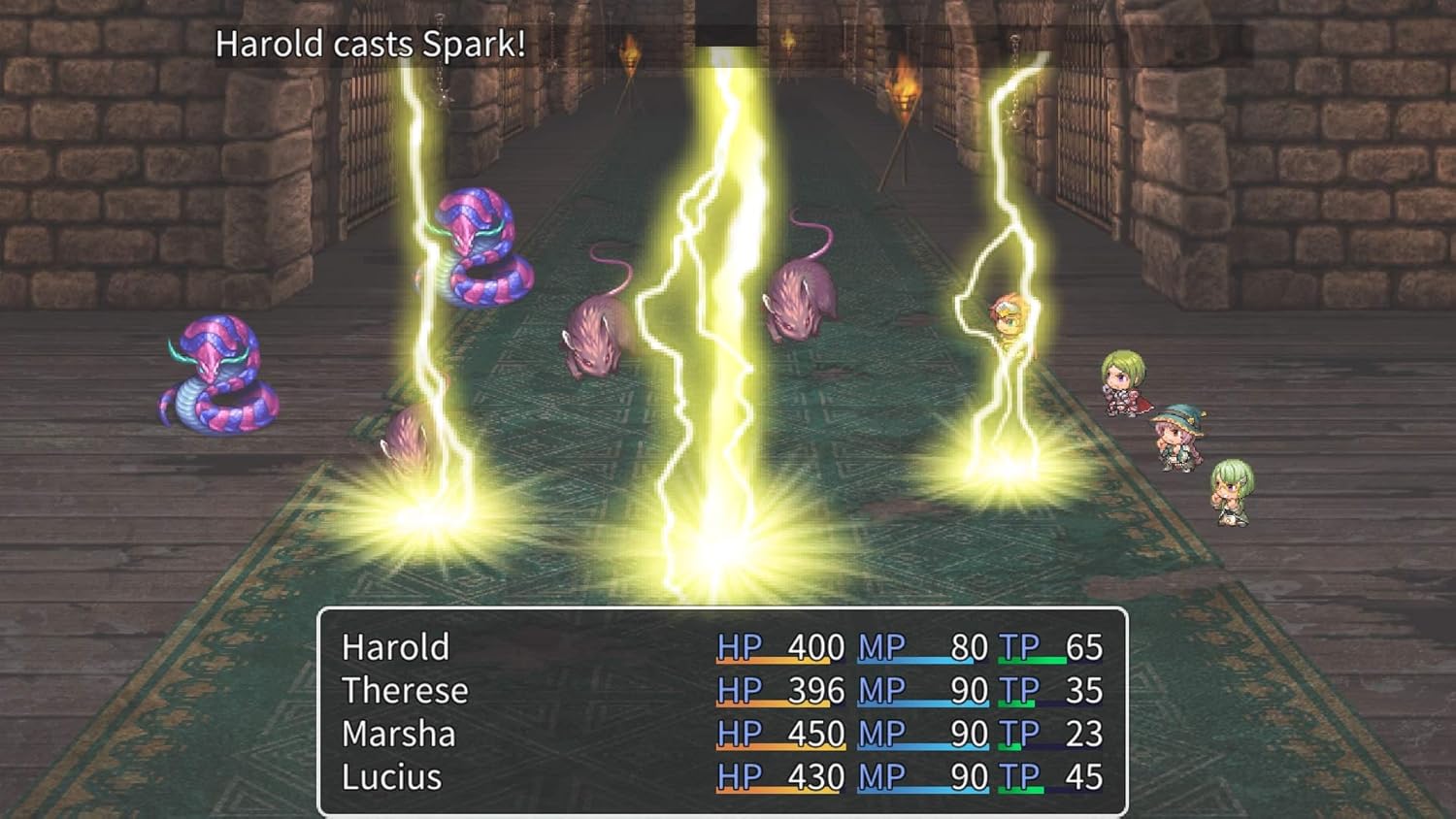Select the Therese name label

click(x=404, y=690)
